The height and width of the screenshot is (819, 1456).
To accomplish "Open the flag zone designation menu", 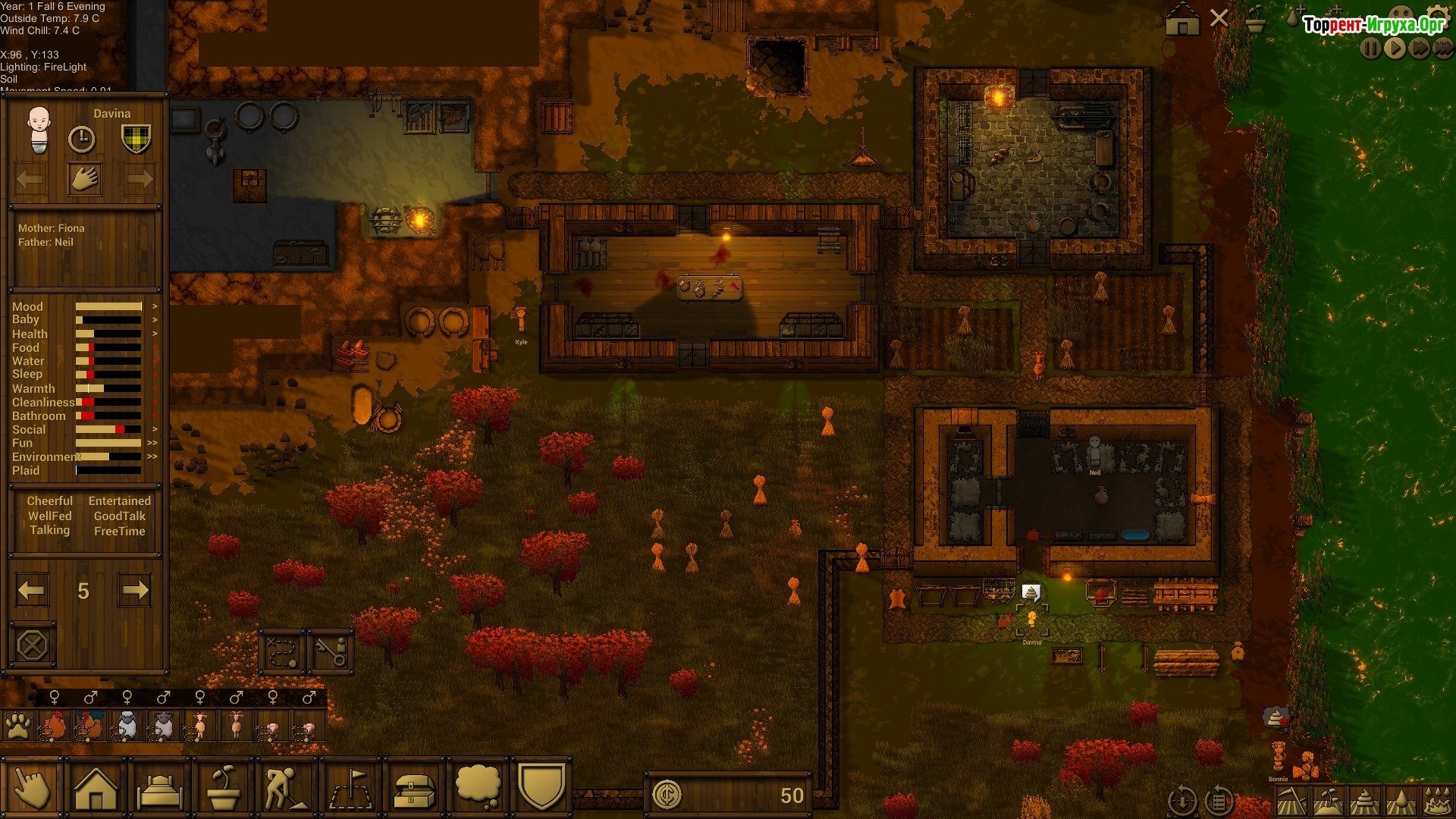I will click(x=350, y=789).
